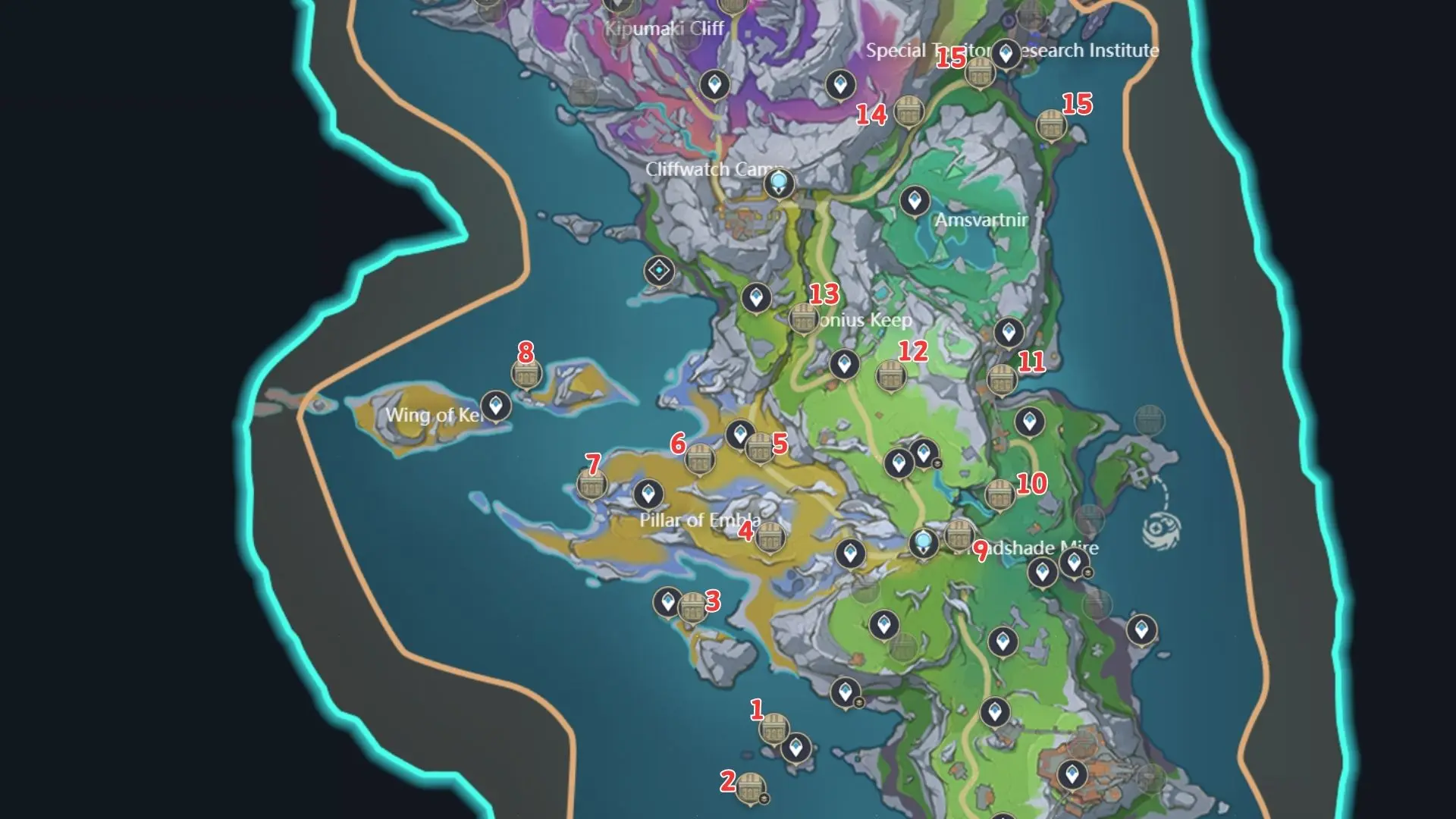The height and width of the screenshot is (819, 1456).
Task: Open chest marker number 4 at Pillar of Embla
Action: pos(770,535)
